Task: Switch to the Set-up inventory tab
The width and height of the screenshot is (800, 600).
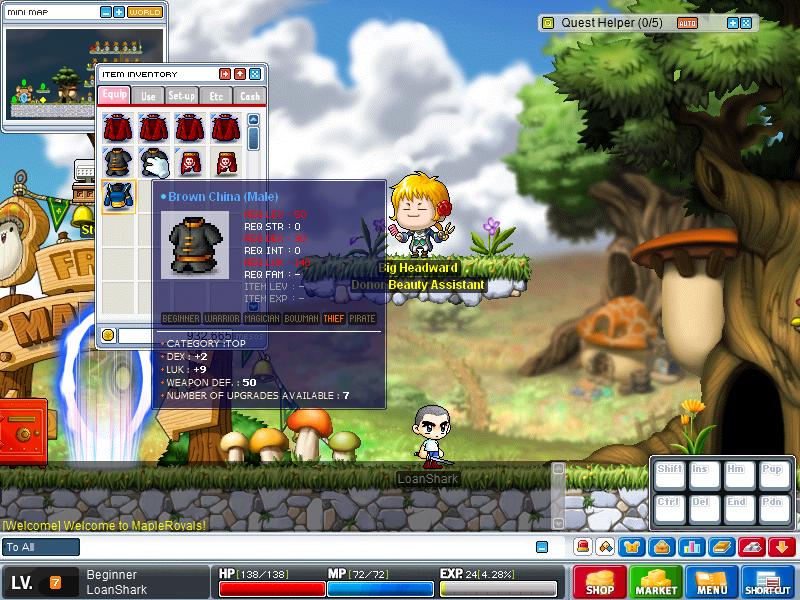Action: coord(182,96)
